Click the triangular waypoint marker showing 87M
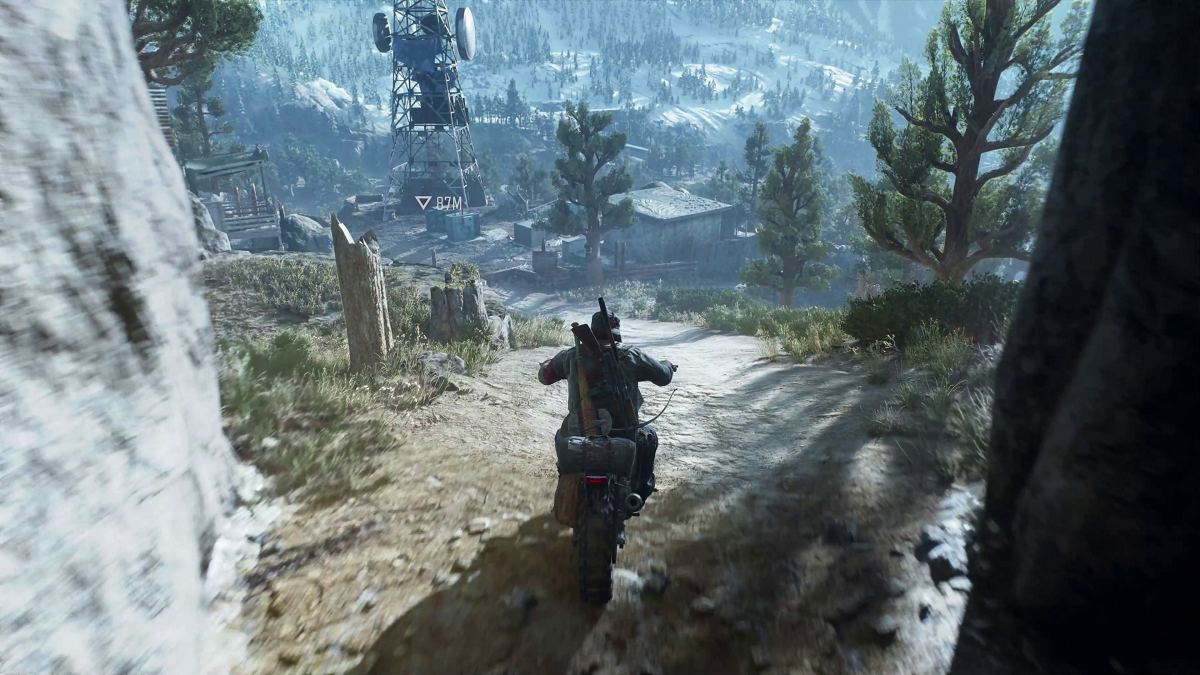The width and height of the screenshot is (1200, 675). coord(424,202)
